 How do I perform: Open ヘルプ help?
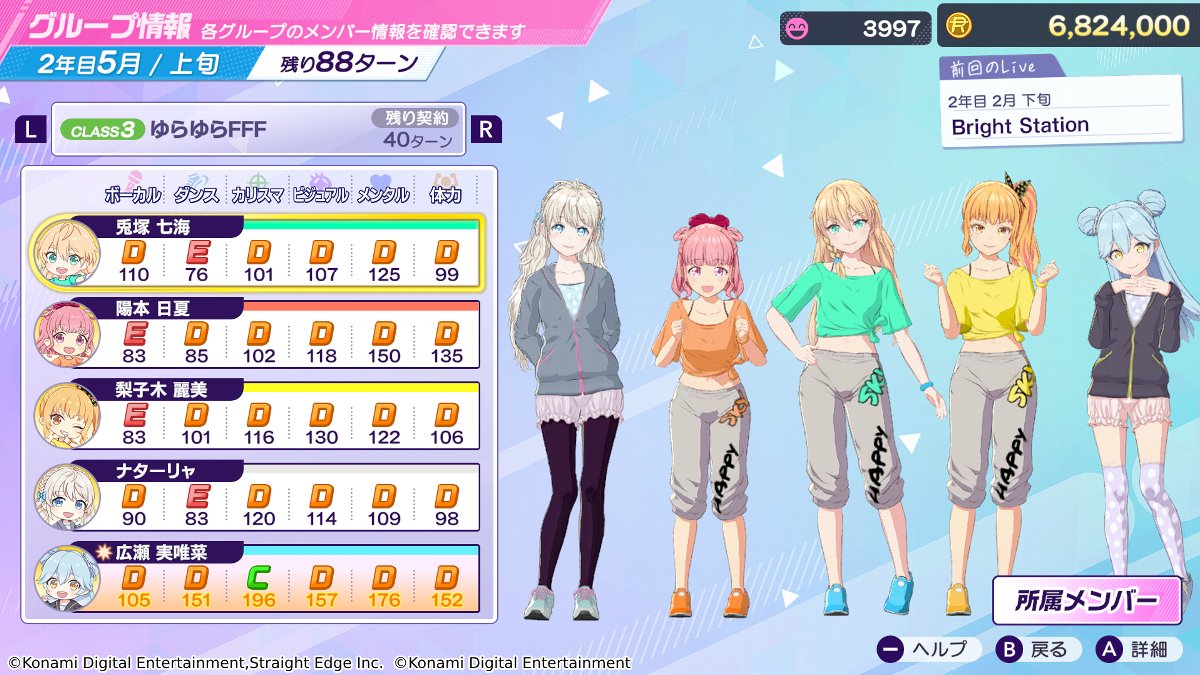923,649
